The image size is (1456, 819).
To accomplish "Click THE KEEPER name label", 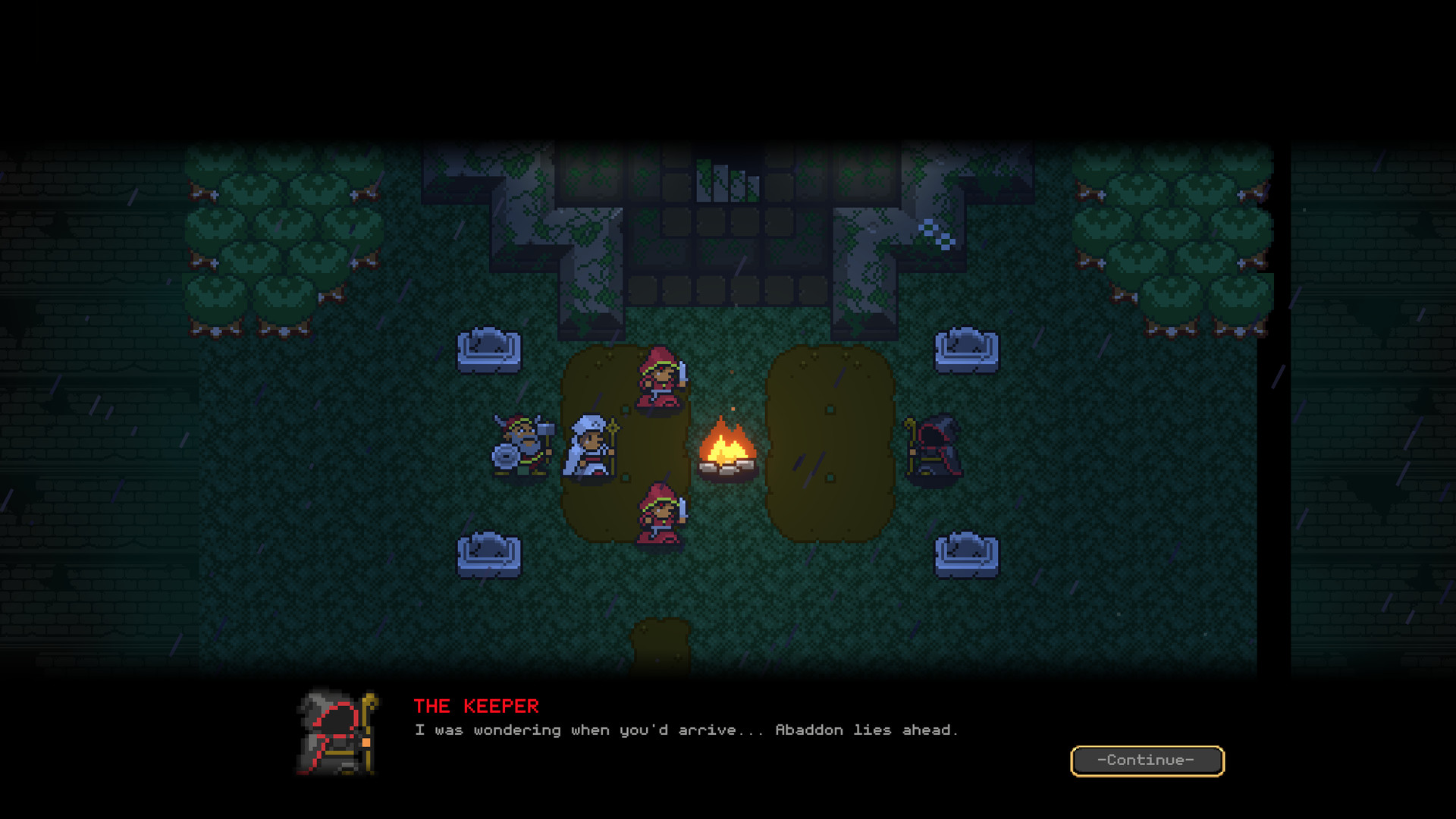I will pyautogui.click(x=475, y=706).
